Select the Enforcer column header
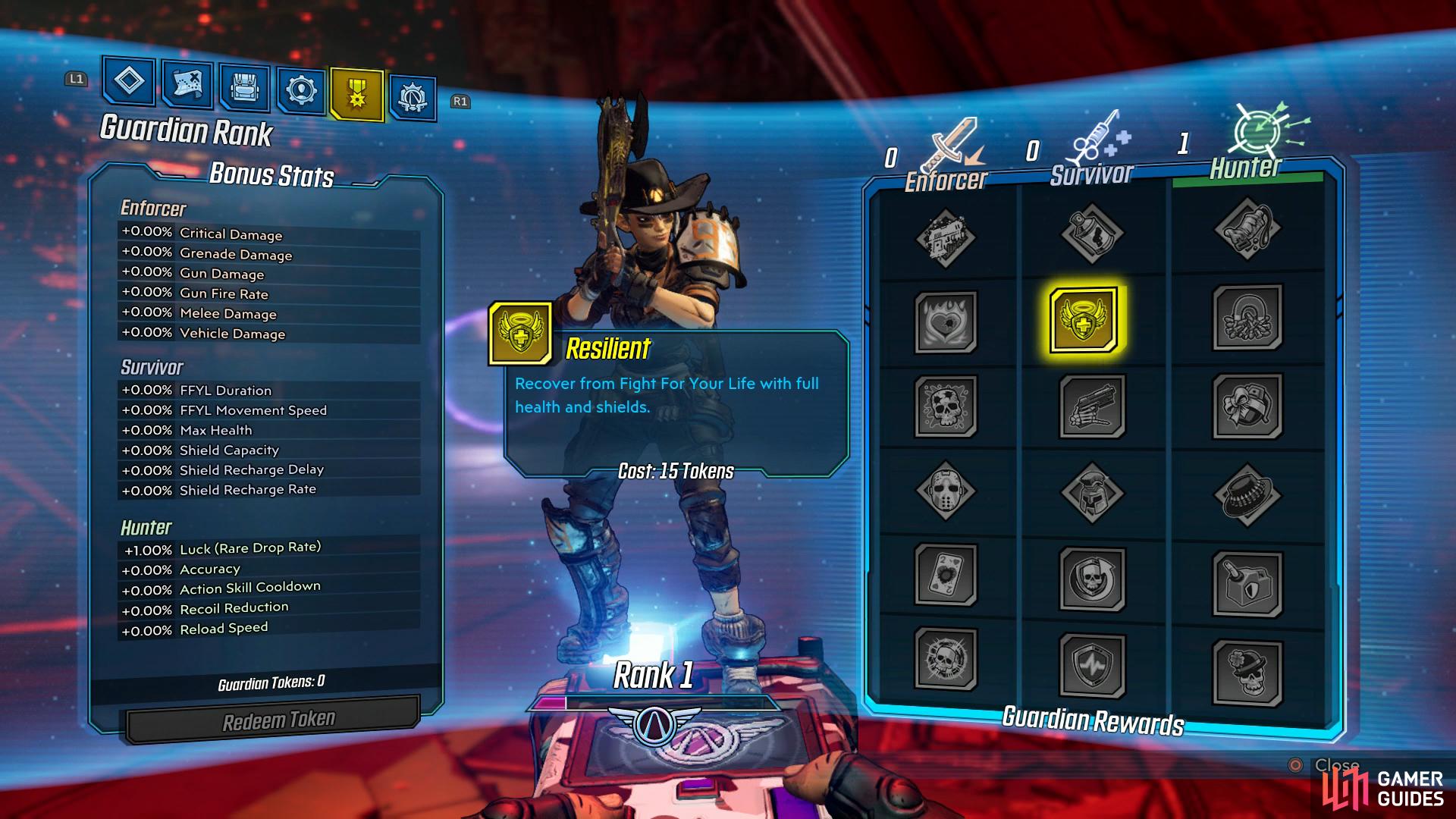Screen dimensions: 1456x819 click(x=946, y=179)
